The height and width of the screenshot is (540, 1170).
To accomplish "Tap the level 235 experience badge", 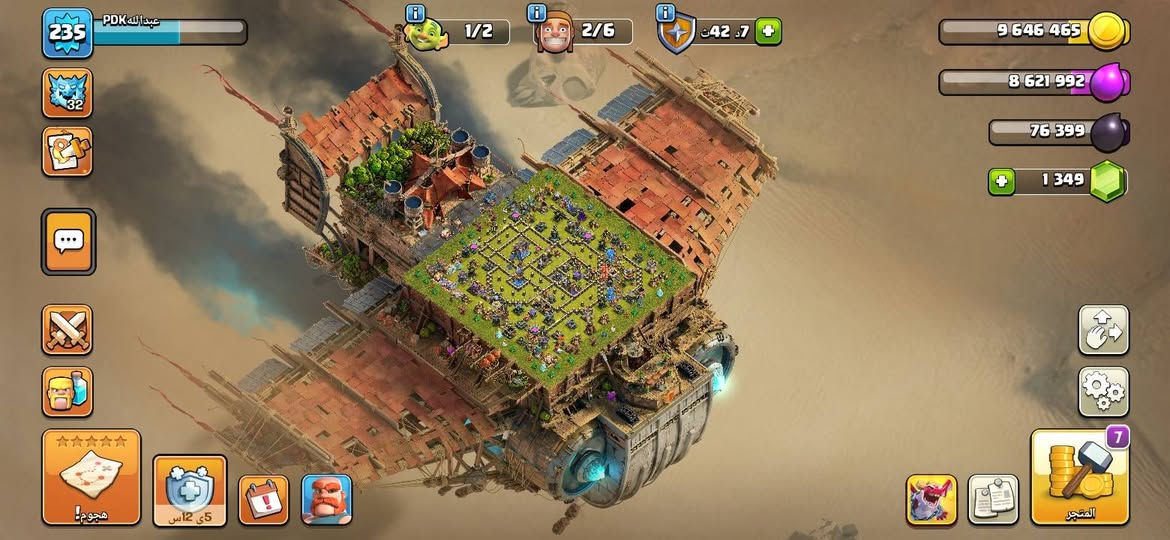I will [67, 32].
